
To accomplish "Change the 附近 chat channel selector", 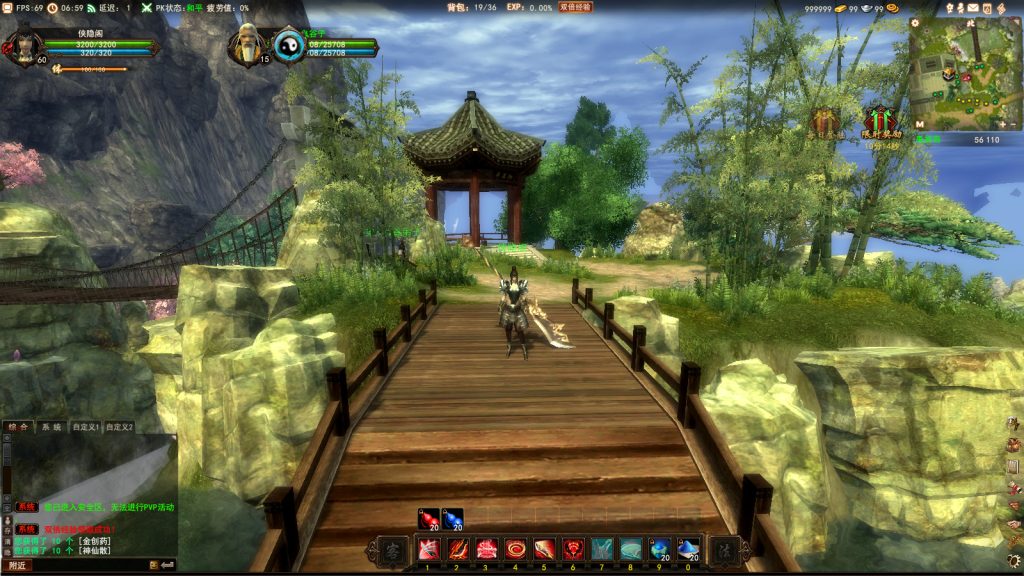I will click(x=17, y=566).
